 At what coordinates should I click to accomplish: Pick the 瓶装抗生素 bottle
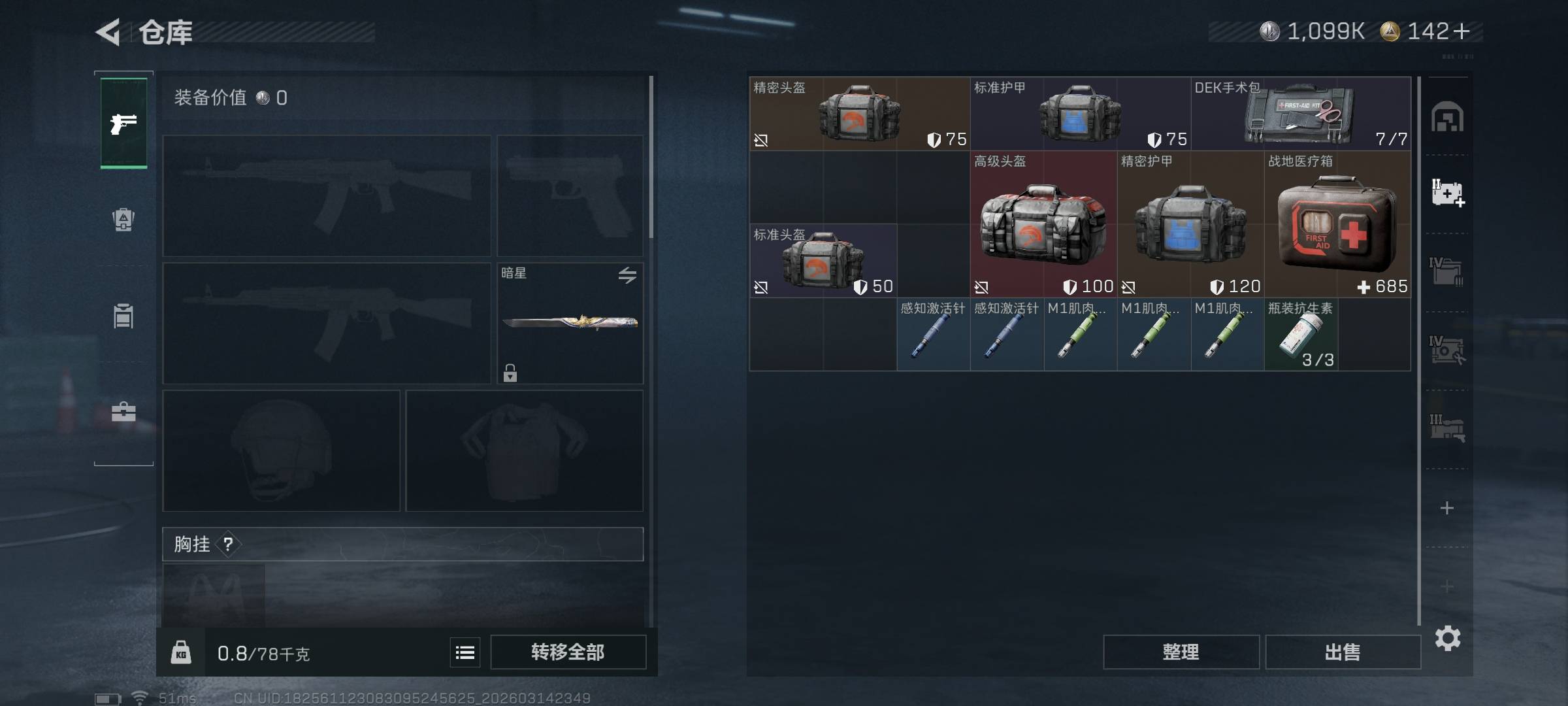[x=1301, y=335]
